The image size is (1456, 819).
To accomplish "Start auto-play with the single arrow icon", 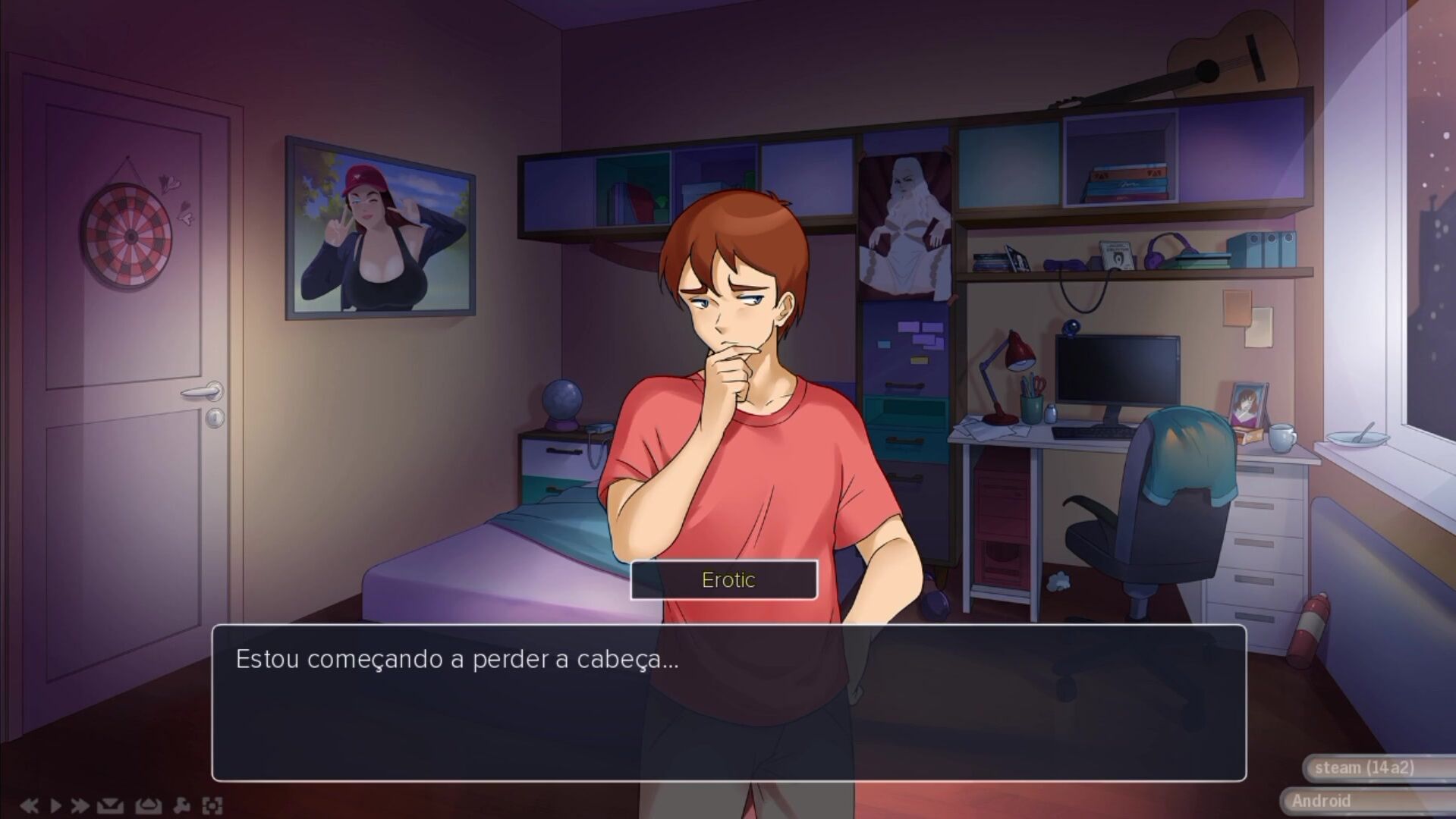I will tap(55, 805).
